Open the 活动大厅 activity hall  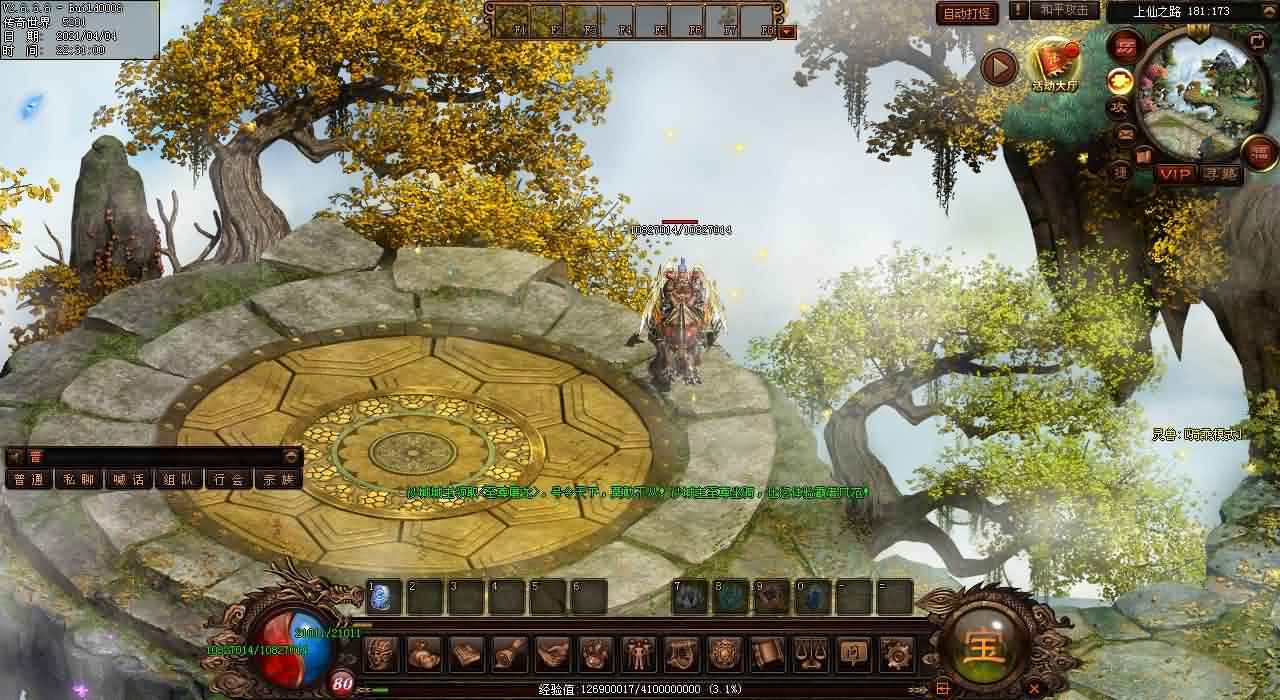tap(1055, 66)
